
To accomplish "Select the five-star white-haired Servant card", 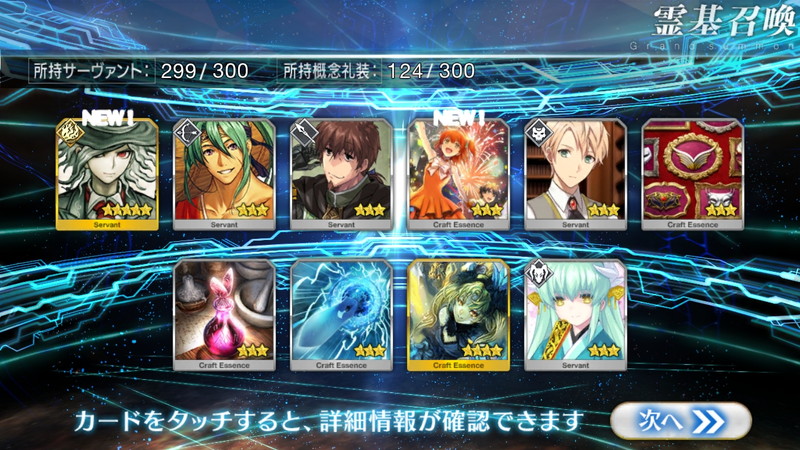I will (x=107, y=174).
